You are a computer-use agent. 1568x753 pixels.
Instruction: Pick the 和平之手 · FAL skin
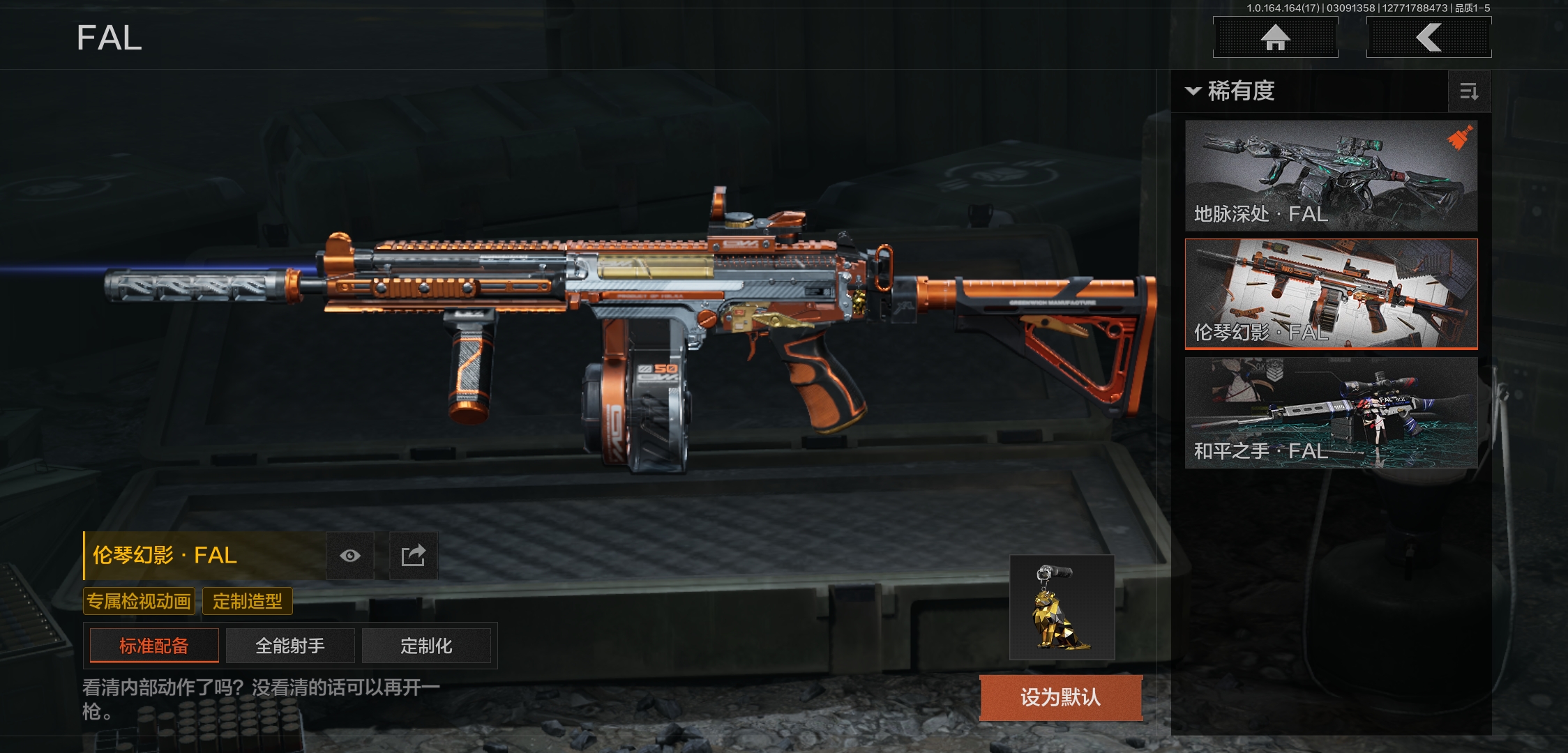[1331, 412]
